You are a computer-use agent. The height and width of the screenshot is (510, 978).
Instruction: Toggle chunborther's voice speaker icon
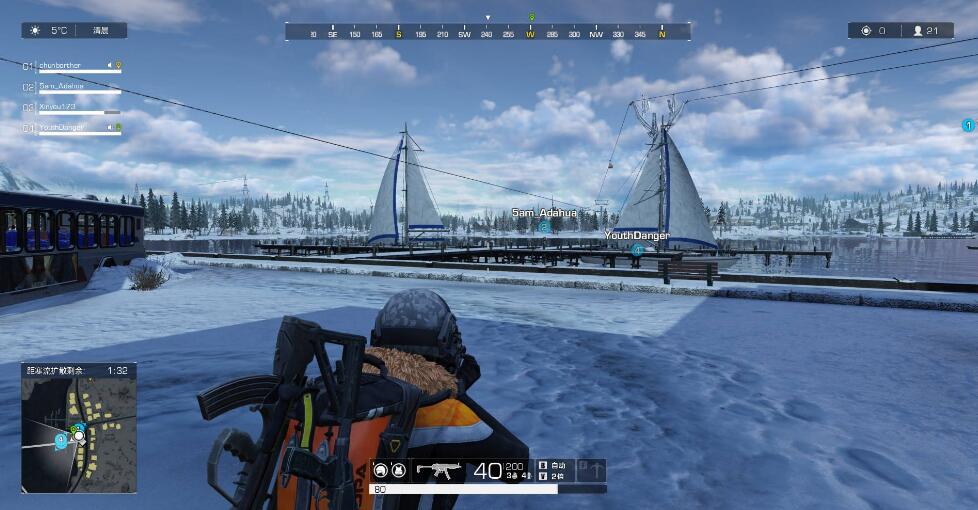tap(110, 66)
